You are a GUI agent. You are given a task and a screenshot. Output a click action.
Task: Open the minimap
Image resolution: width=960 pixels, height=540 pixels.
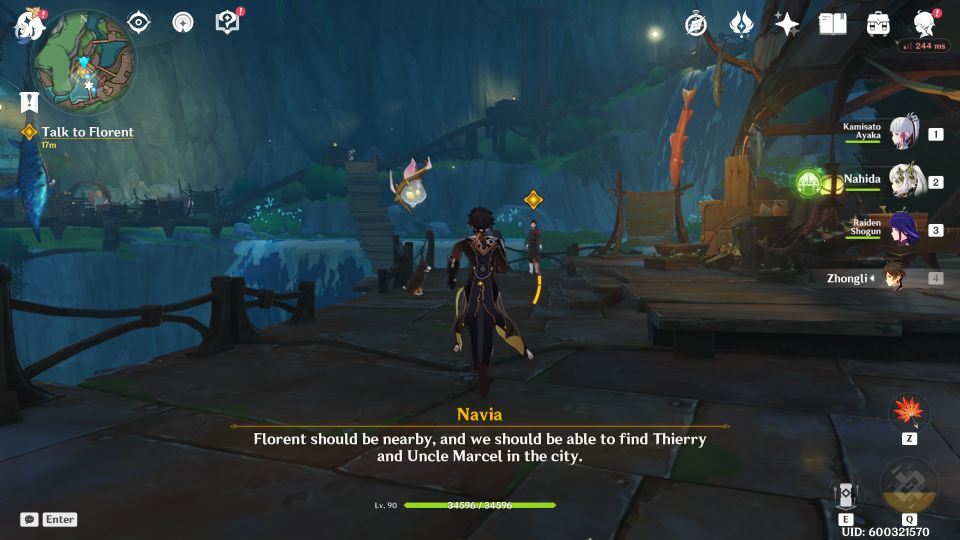click(87, 59)
